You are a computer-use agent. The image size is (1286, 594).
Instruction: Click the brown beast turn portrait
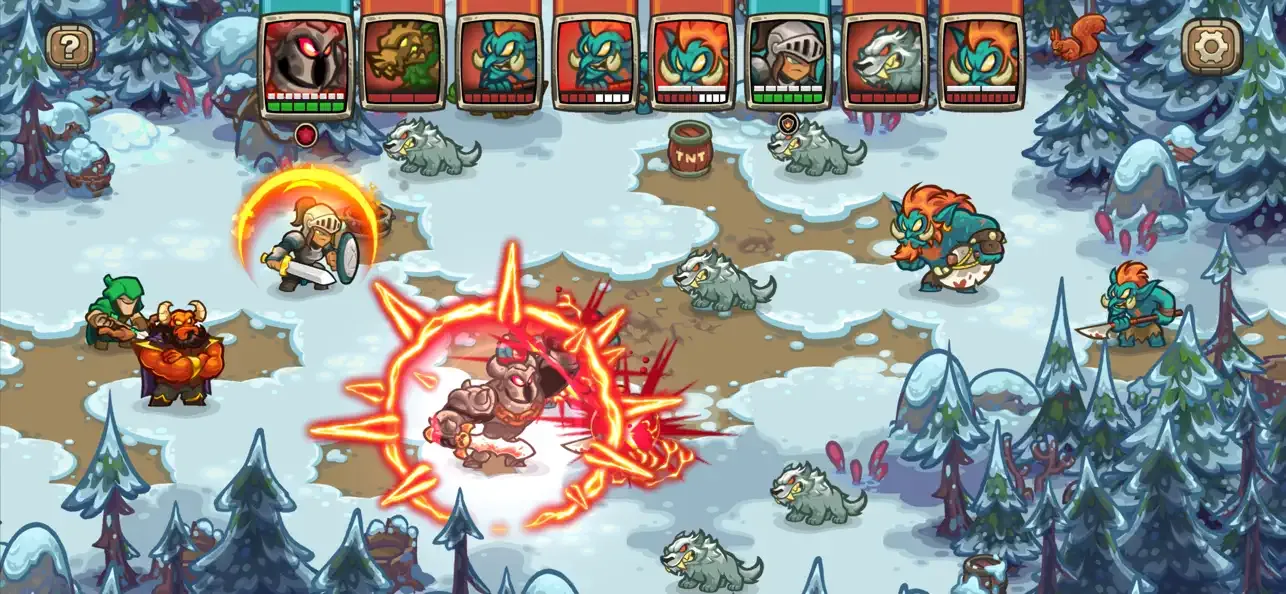401,58
